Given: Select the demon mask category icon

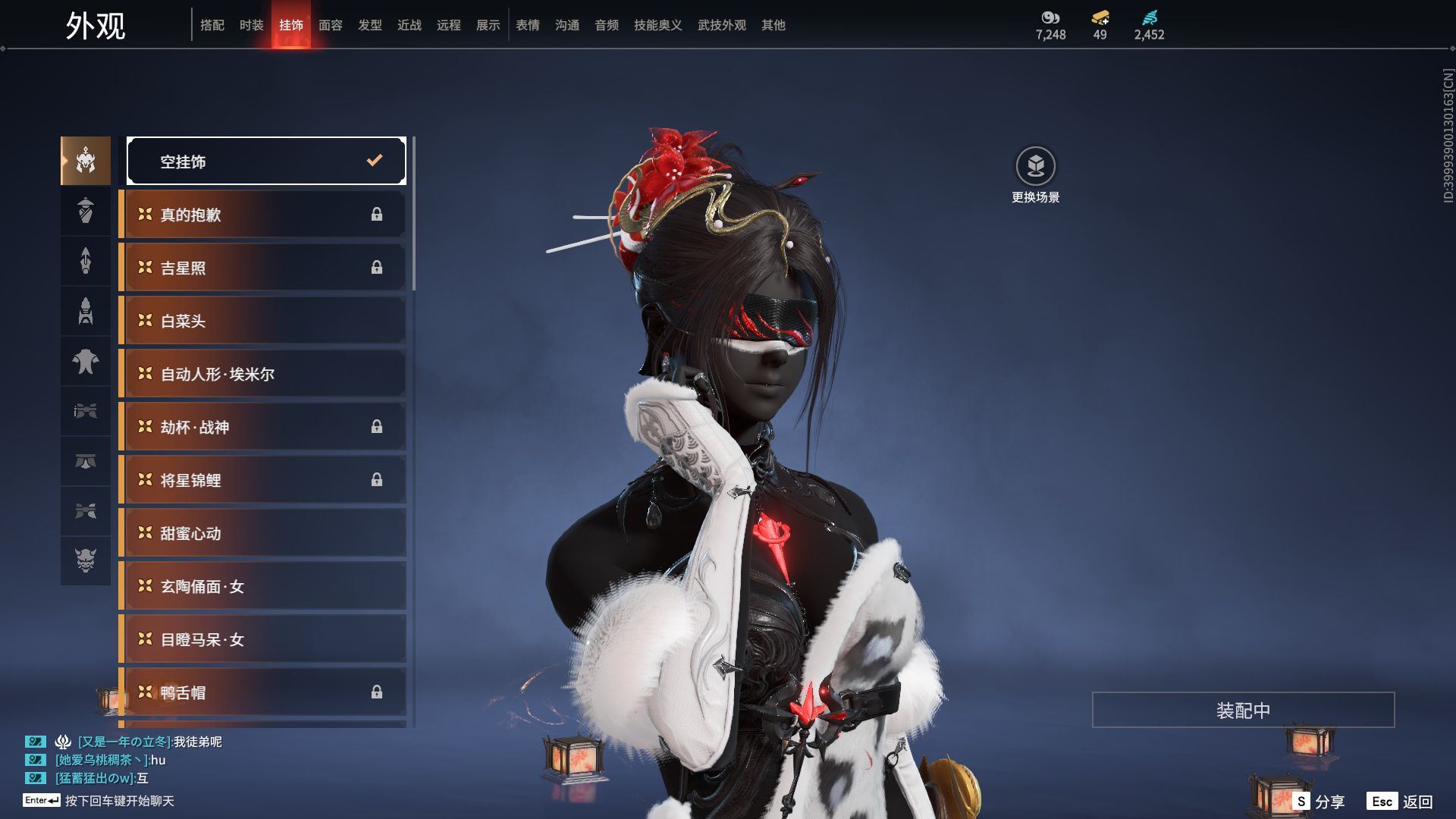Looking at the screenshot, I should (x=86, y=560).
